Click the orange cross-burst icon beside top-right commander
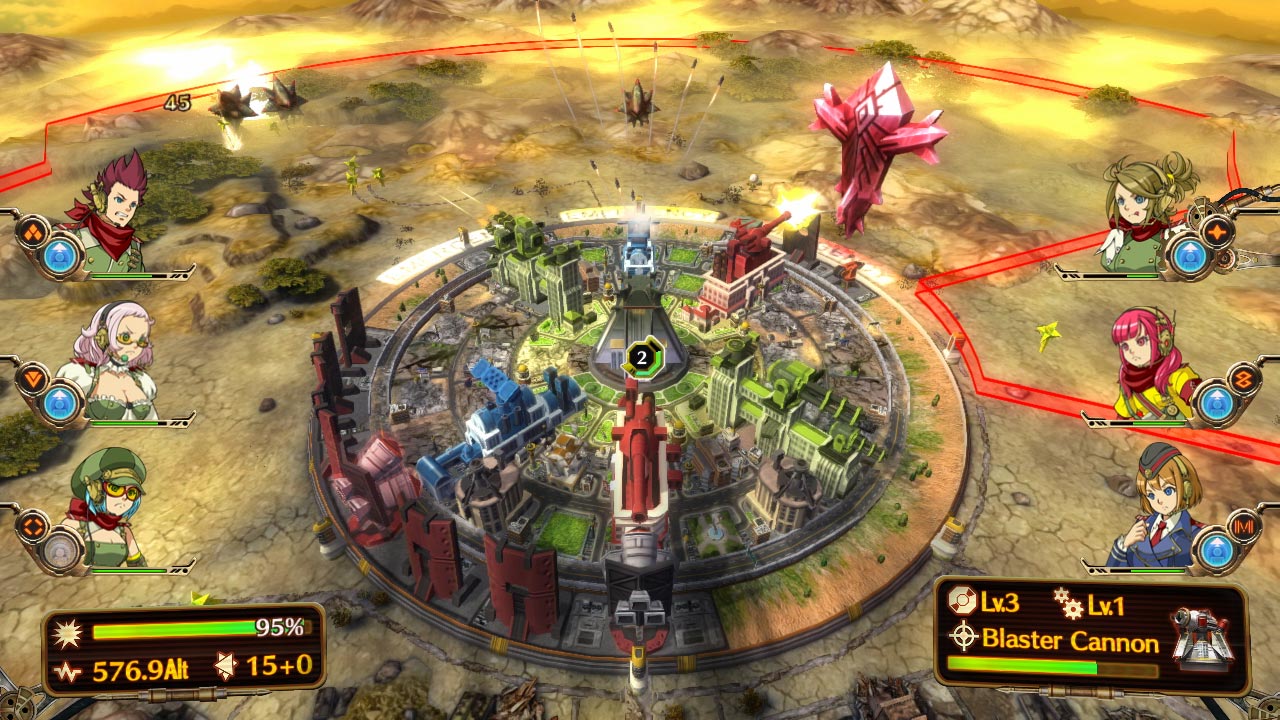The height and width of the screenshot is (720, 1280). tap(1218, 230)
